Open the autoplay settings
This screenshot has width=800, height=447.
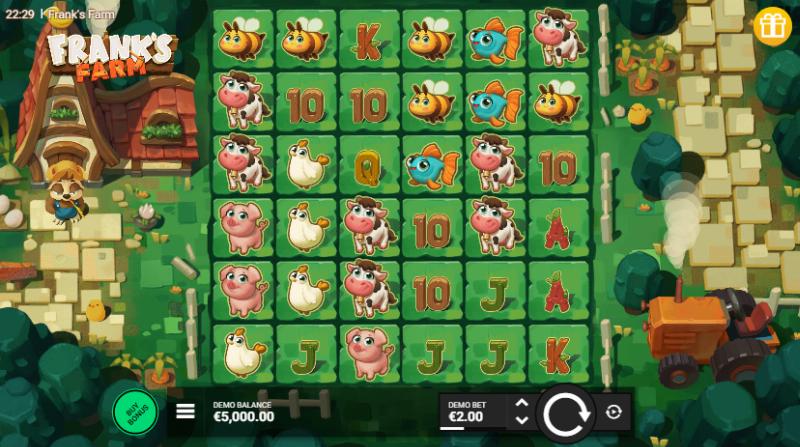613,411
